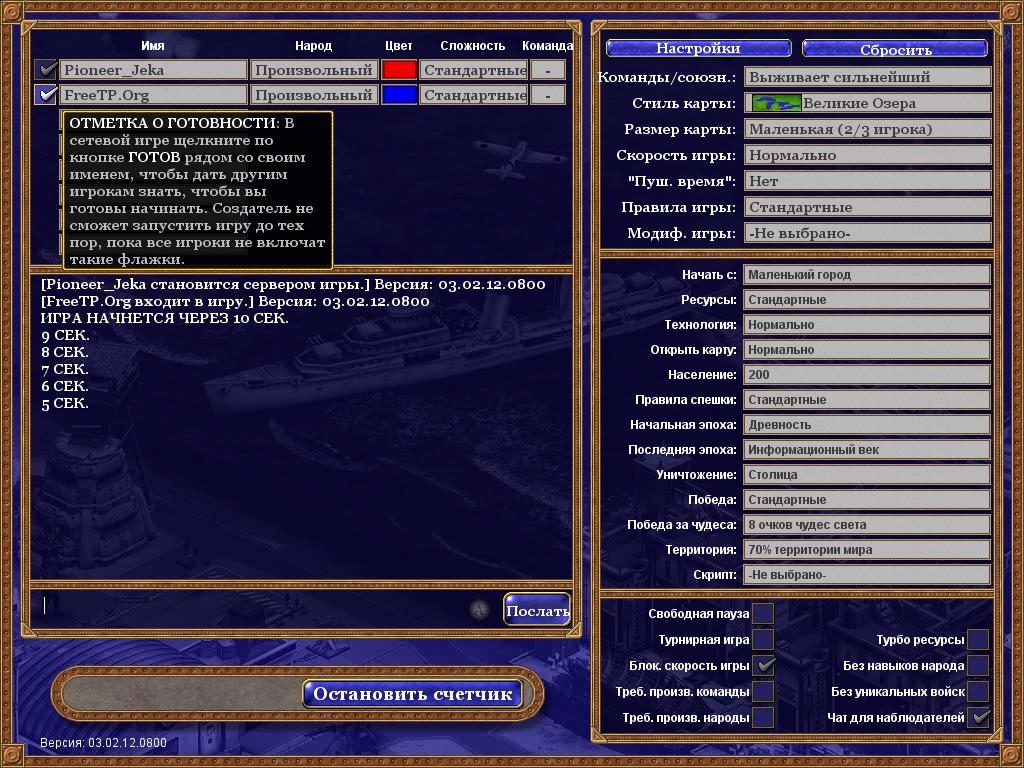Send chat message with Послать button

pyautogui.click(x=537, y=610)
